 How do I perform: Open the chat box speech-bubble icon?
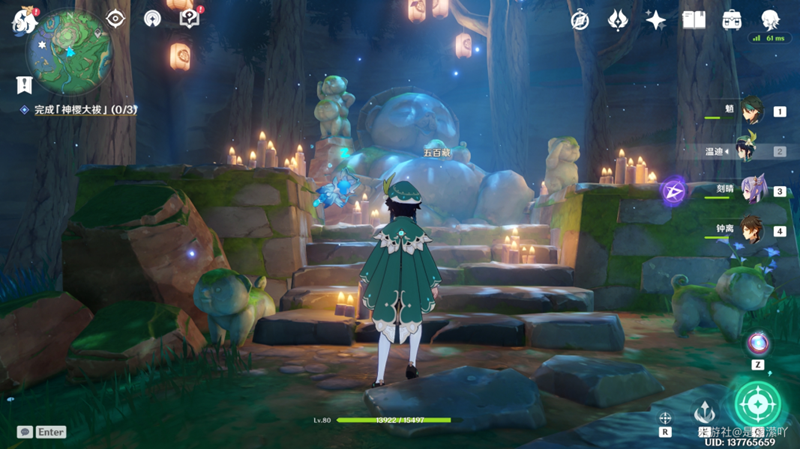(24, 432)
